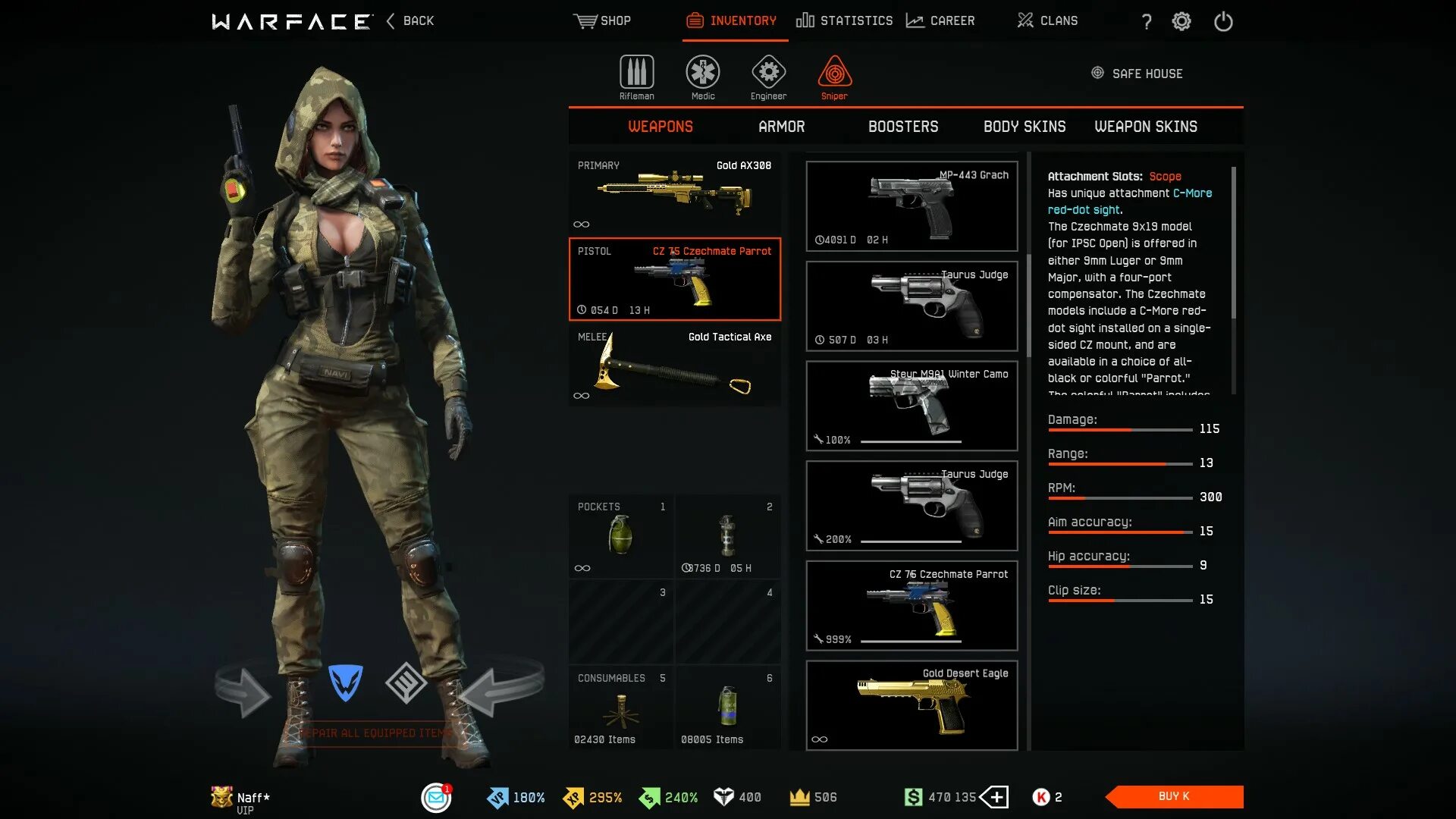Open the Armor tab
The height and width of the screenshot is (819, 1456).
point(781,127)
